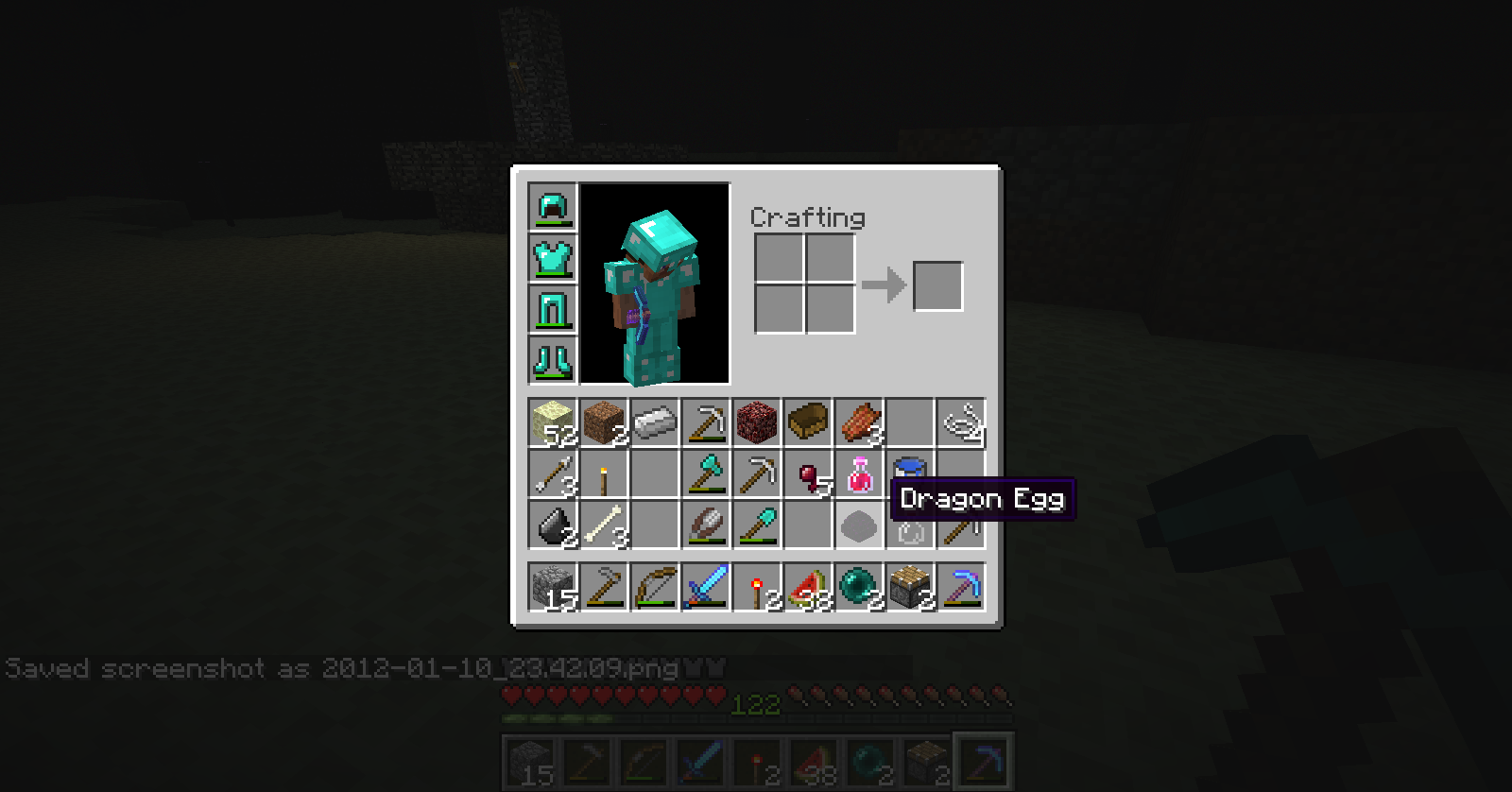
Task: Select the dirt blocks stack
Action: click(x=604, y=422)
